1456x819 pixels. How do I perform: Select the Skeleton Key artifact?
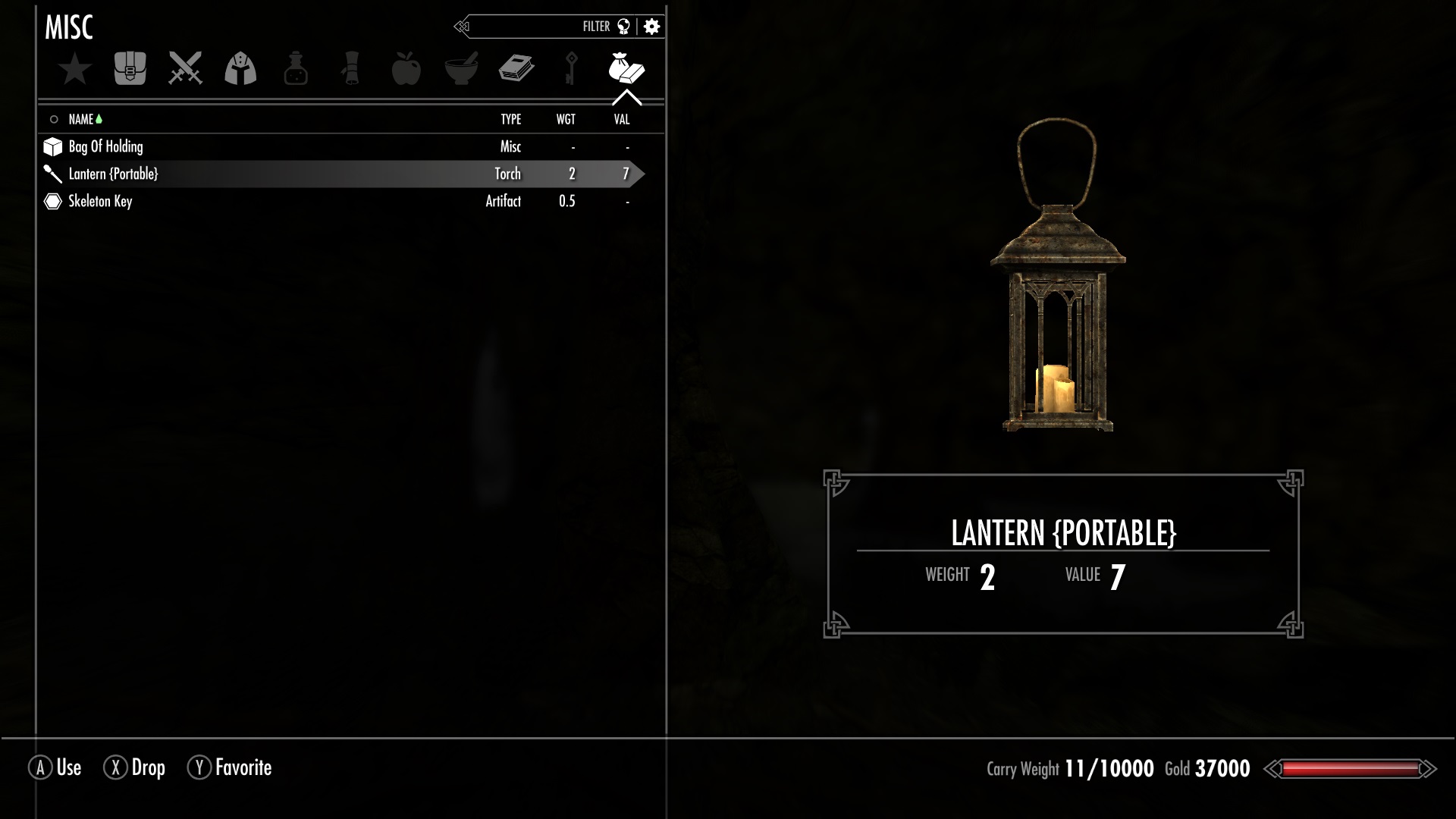point(100,201)
